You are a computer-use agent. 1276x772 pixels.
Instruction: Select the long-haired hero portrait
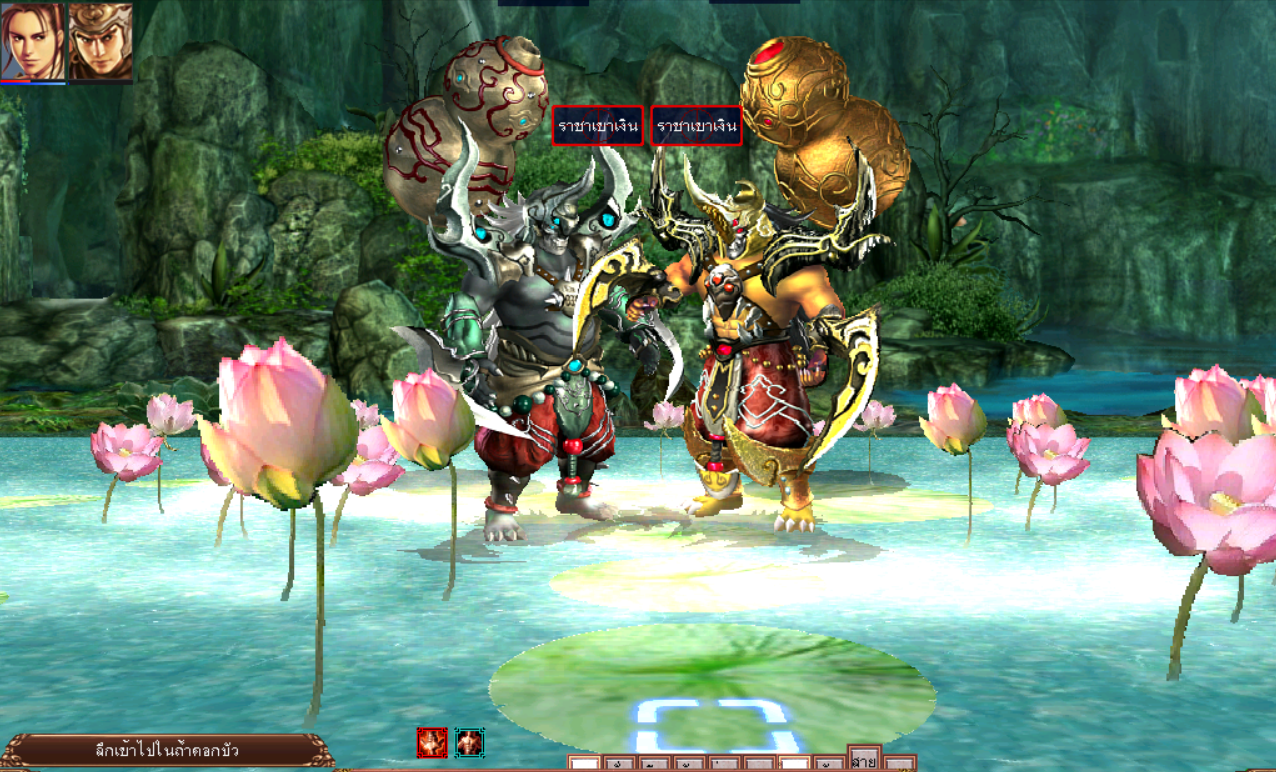tap(33, 42)
